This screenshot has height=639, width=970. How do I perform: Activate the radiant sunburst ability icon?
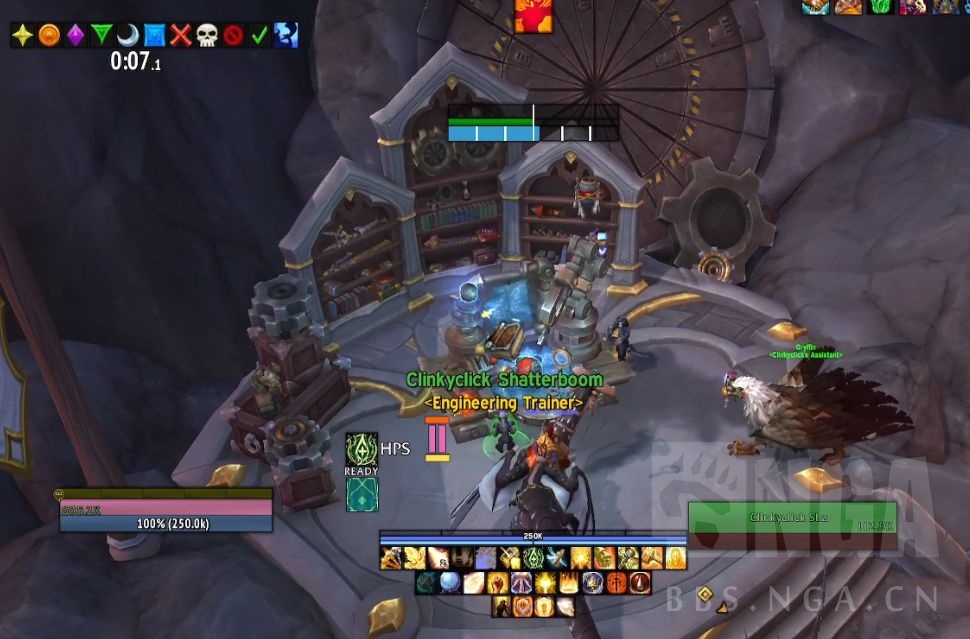click(545, 583)
